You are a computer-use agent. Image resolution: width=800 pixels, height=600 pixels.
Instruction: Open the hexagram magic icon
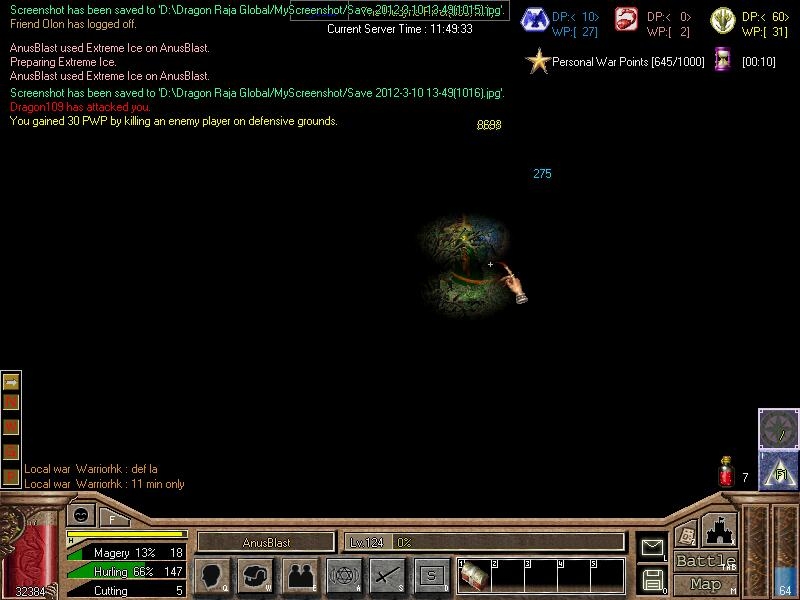tap(344, 576)
